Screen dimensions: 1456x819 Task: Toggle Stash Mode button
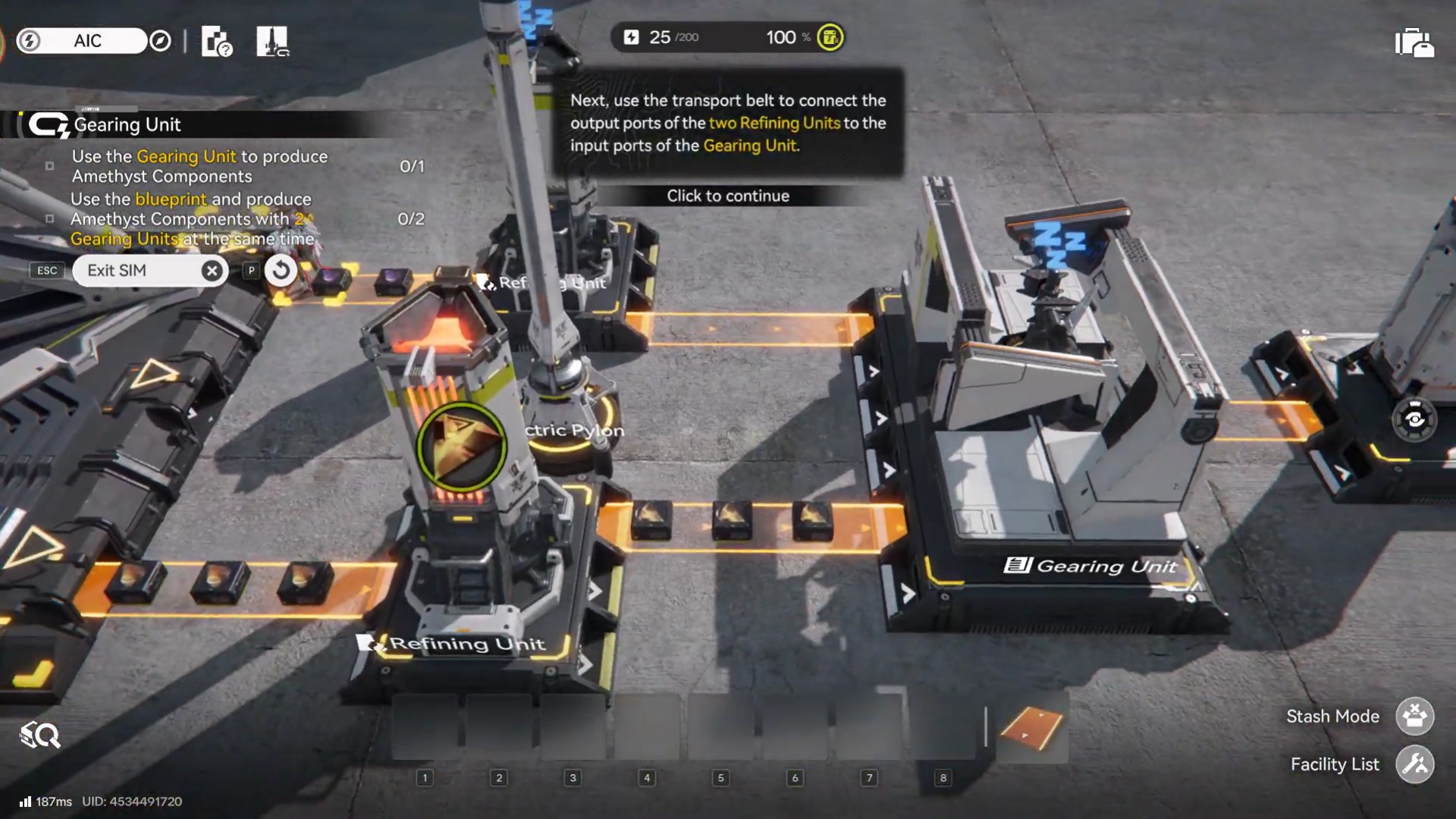(1414, 716)
